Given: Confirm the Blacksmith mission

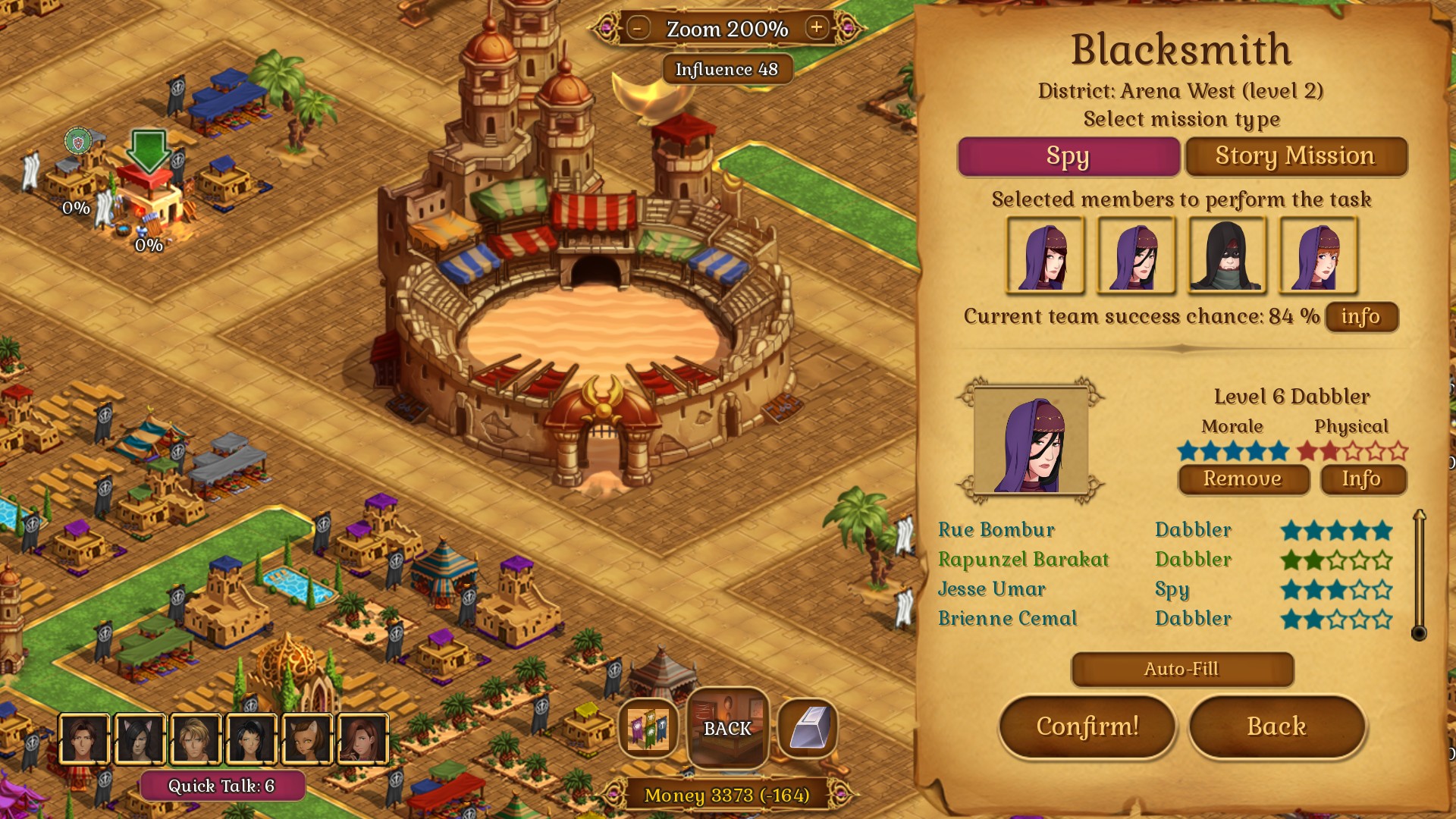Looking at the screenshot, I should 1087,726.
